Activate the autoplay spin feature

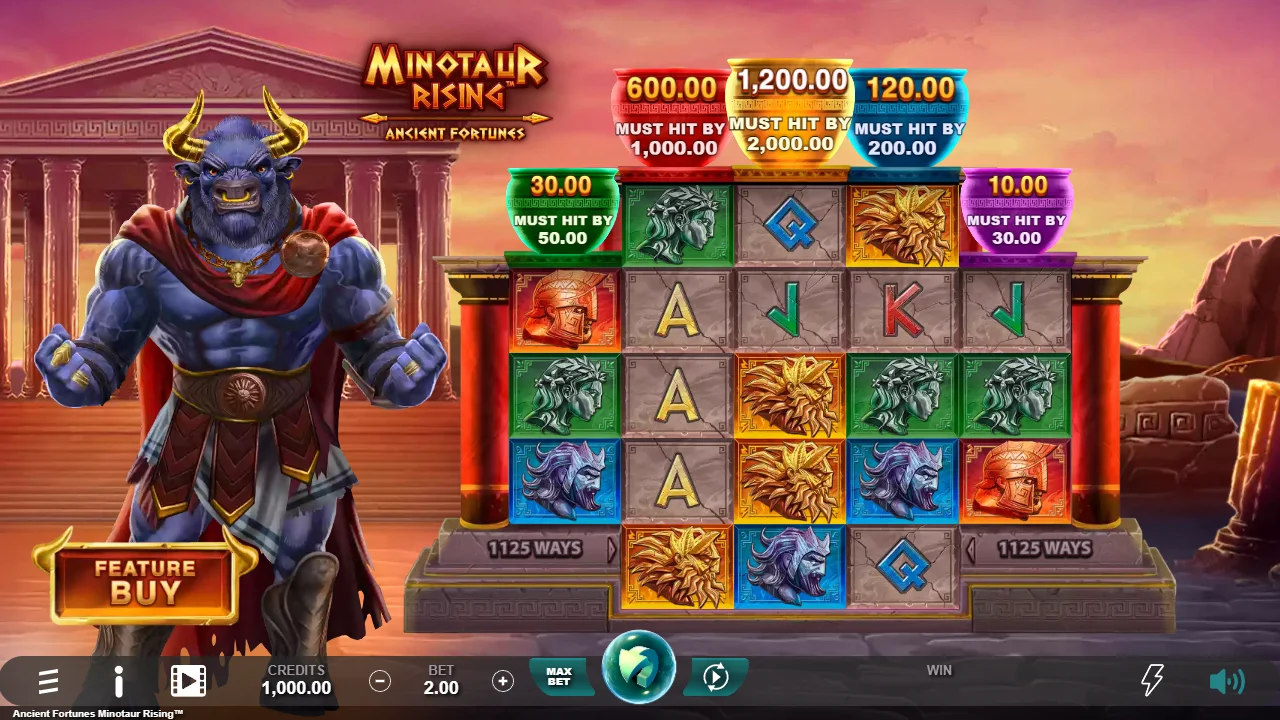click(713, 675)
